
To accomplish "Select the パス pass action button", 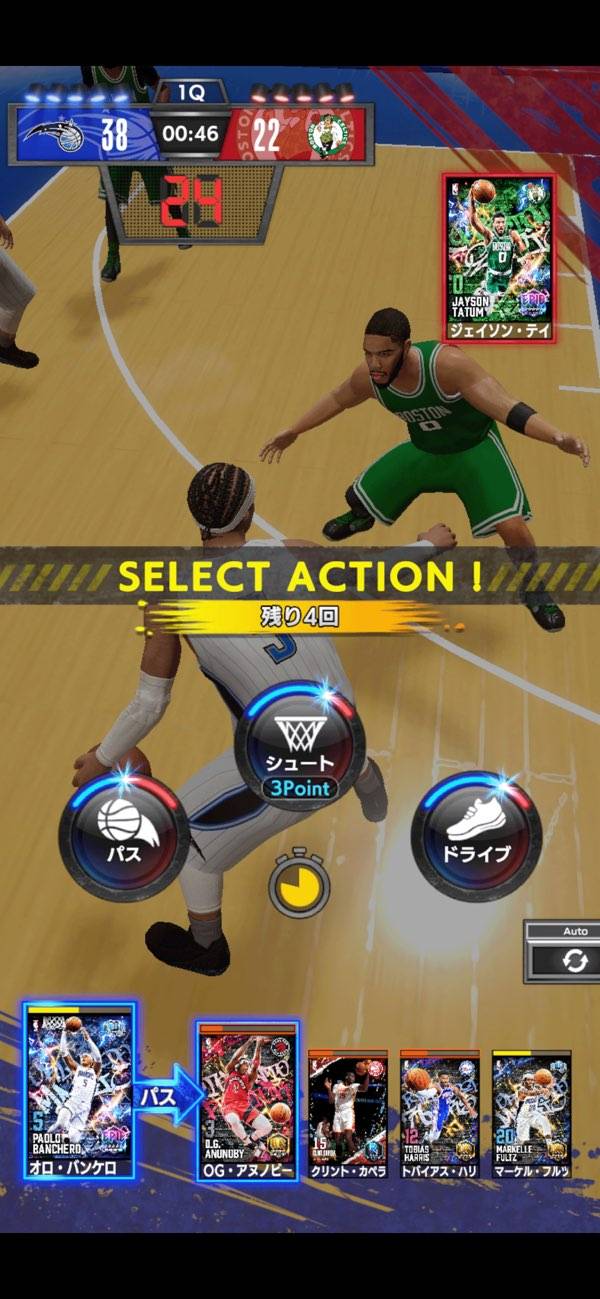I will [124, 835].
